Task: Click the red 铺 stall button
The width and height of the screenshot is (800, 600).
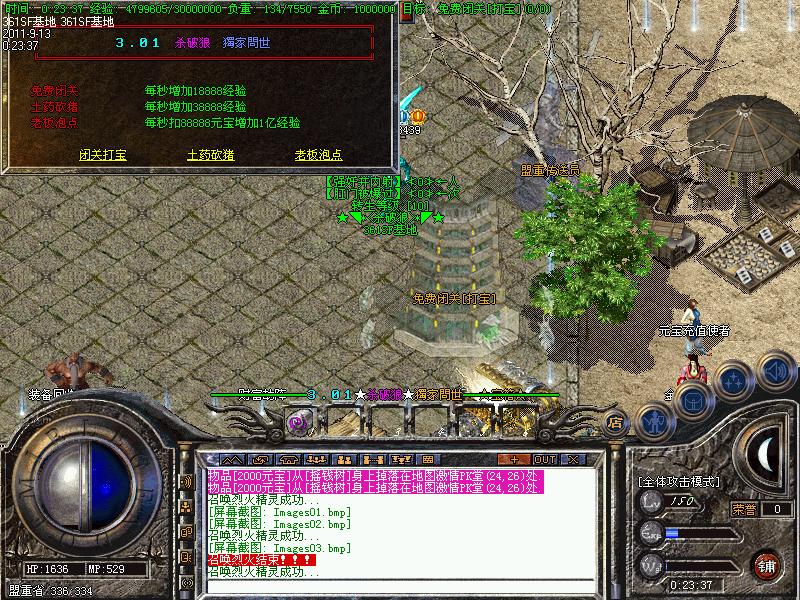Action: (x=765, y=563)
